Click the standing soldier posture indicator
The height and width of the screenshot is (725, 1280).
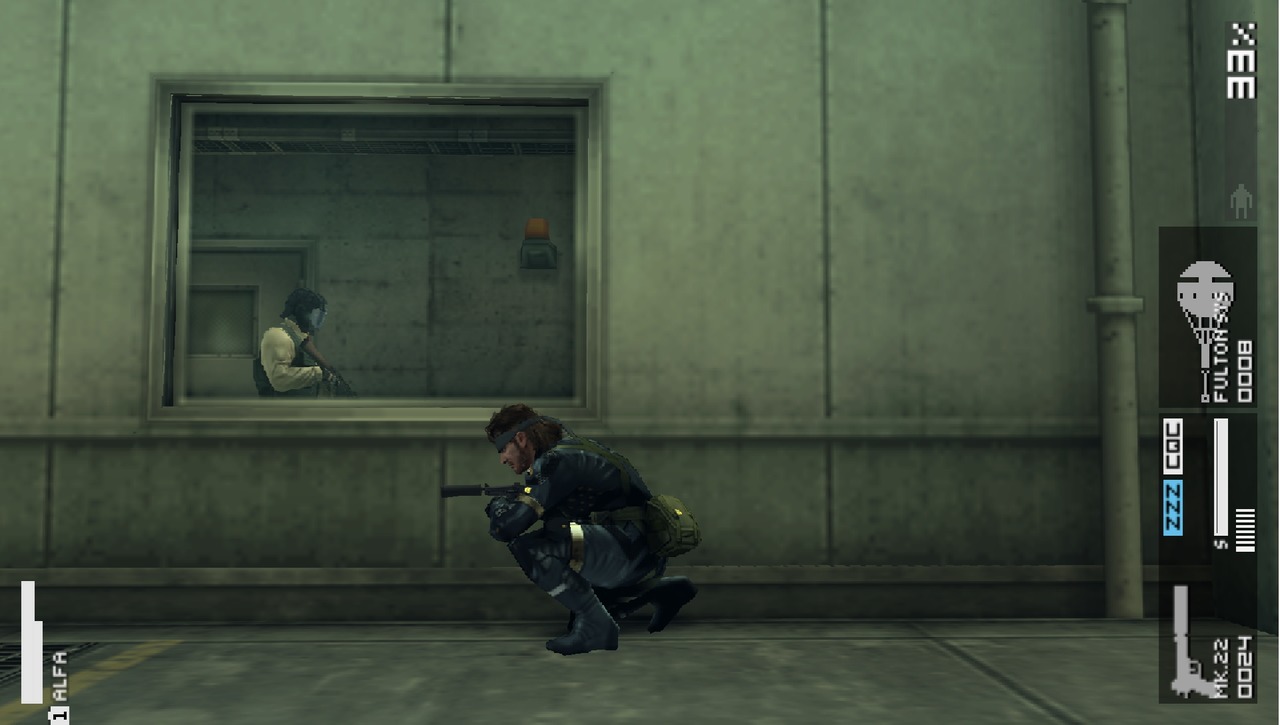[1240, 200]
